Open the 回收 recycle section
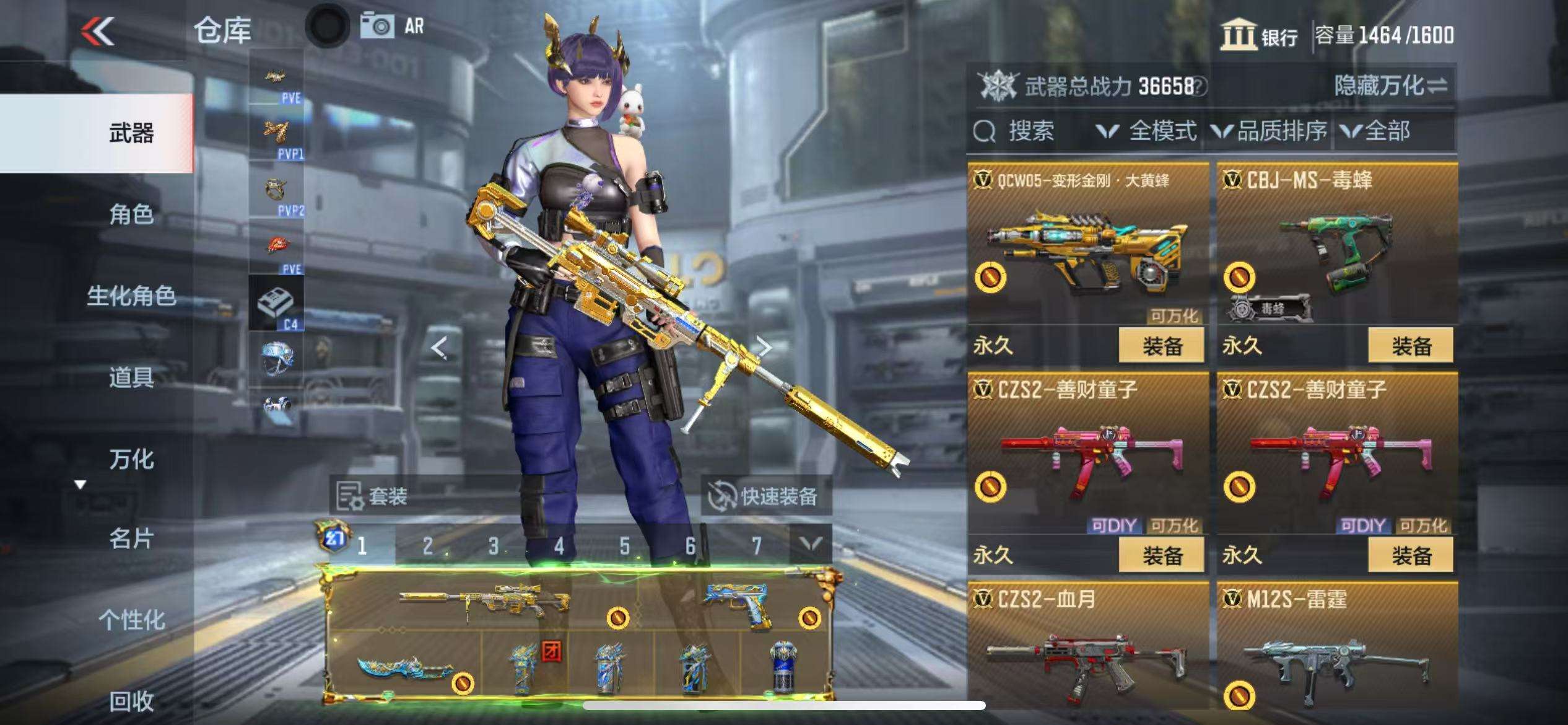Image resolution: width=1568 pixels, height=725 pixels. tap(131, 701)
